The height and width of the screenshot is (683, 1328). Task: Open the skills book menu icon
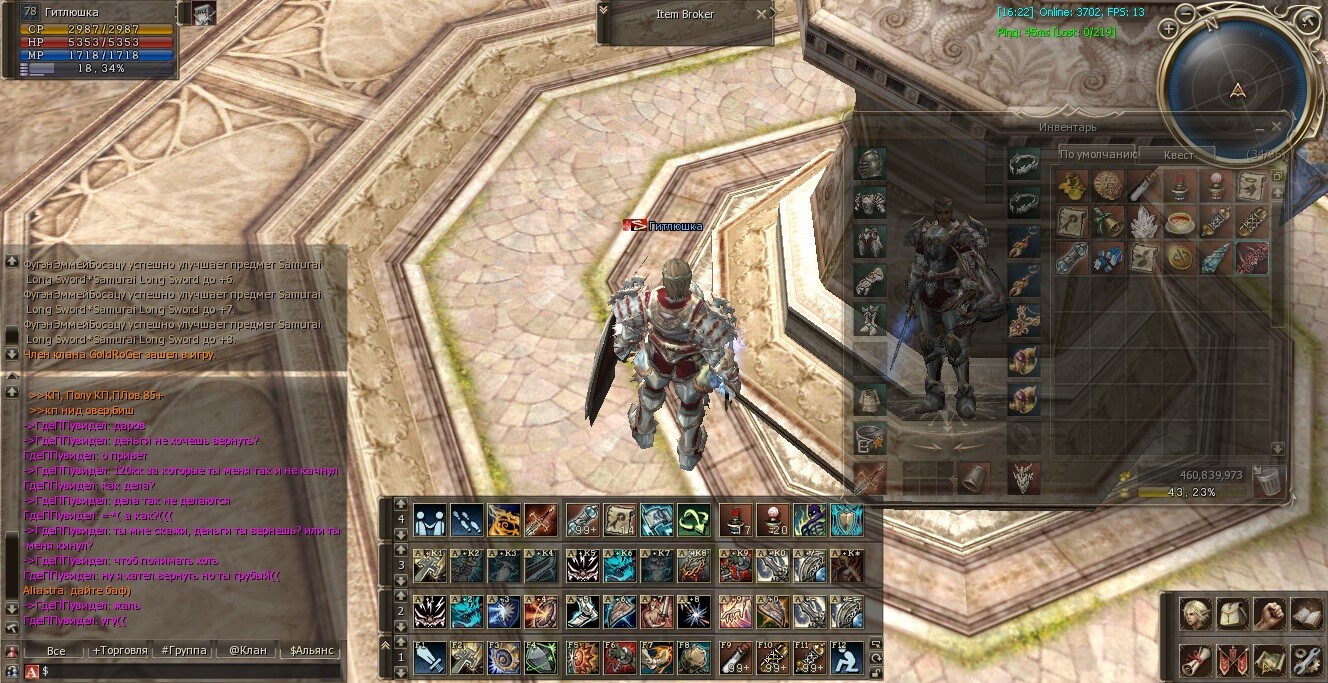tap(1305, 613)
